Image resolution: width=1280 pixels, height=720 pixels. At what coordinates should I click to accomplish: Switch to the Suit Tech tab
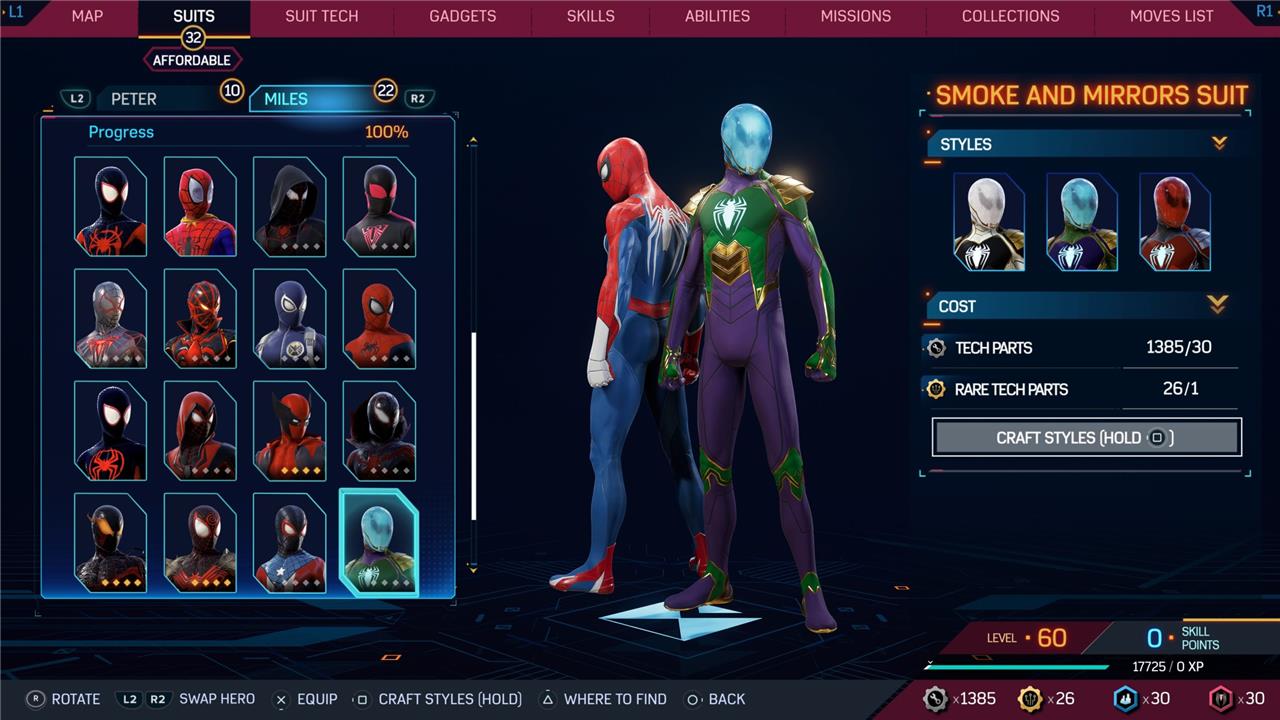(321, 16)
